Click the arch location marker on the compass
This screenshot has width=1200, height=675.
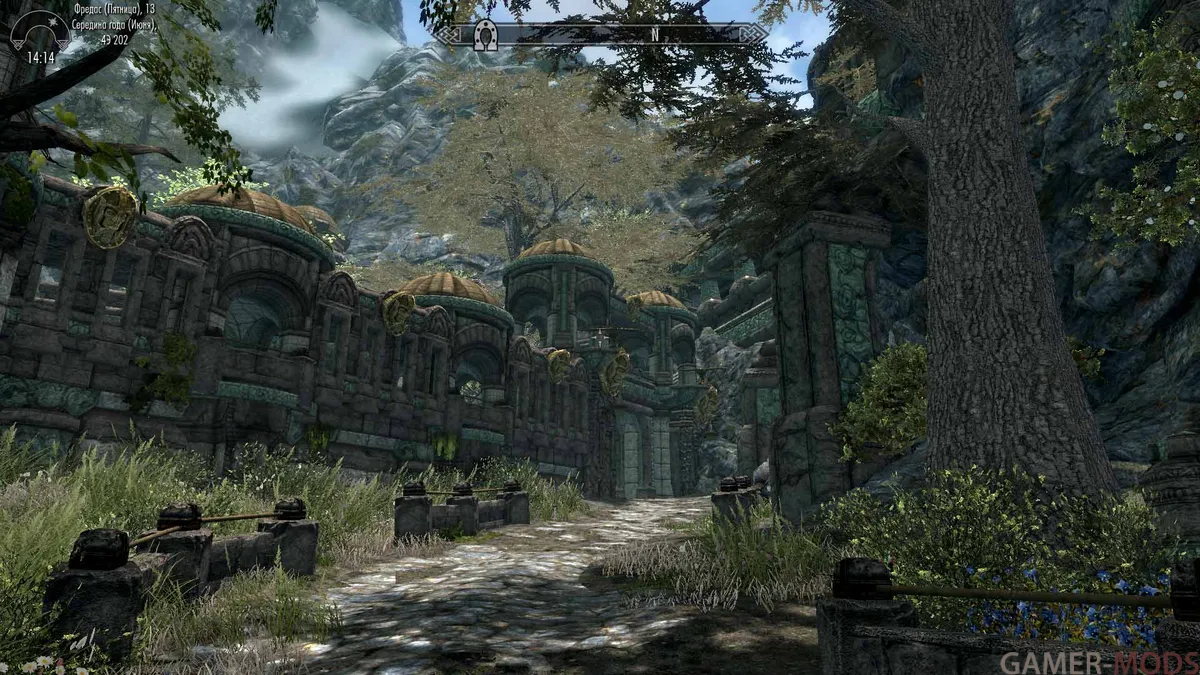click(x=486, y=34)
